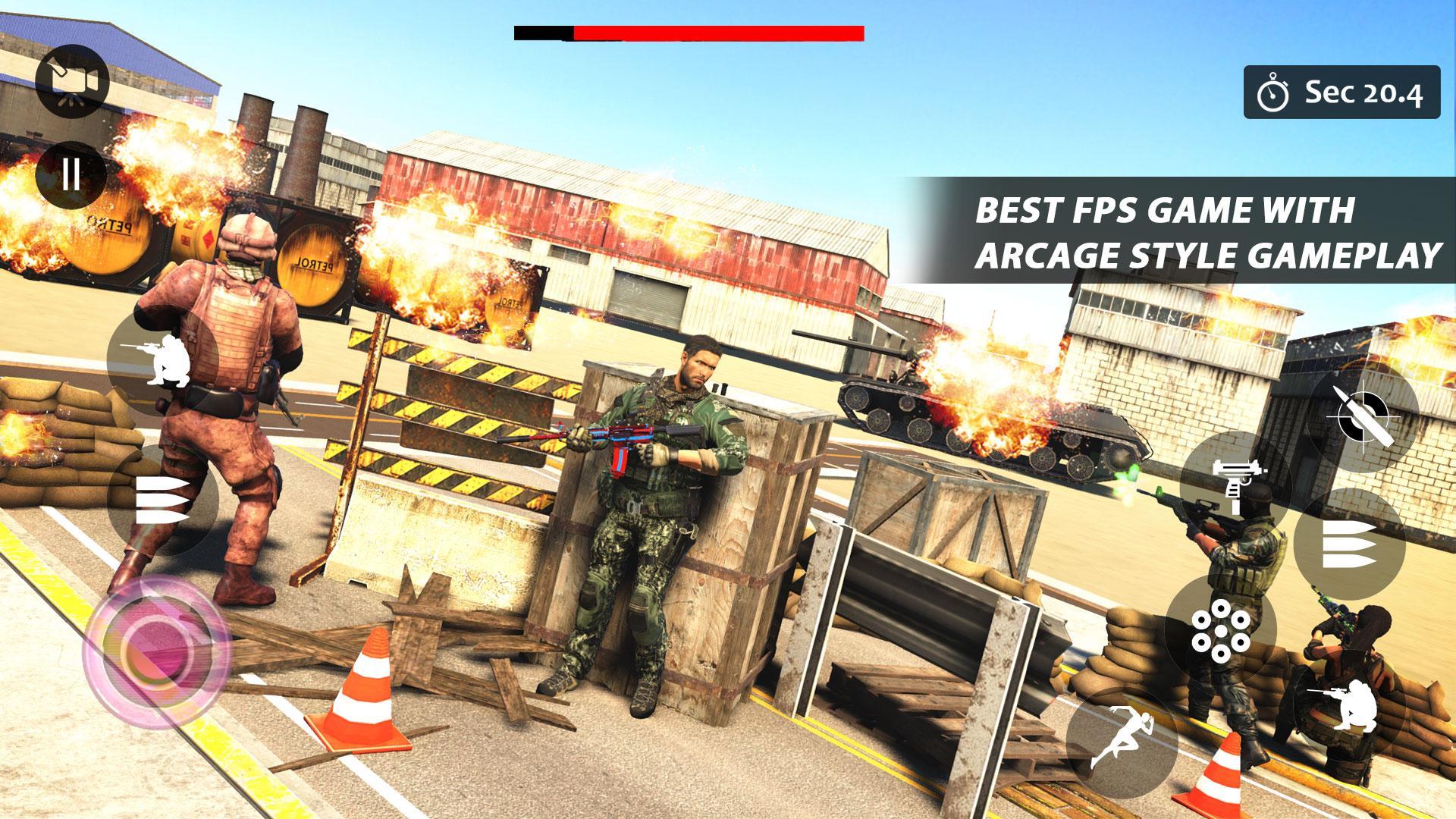Screen dimensions: 1456x819
Task: Tap the stopwatch icon beside Sec 20.4
Action: (1272, 93)
